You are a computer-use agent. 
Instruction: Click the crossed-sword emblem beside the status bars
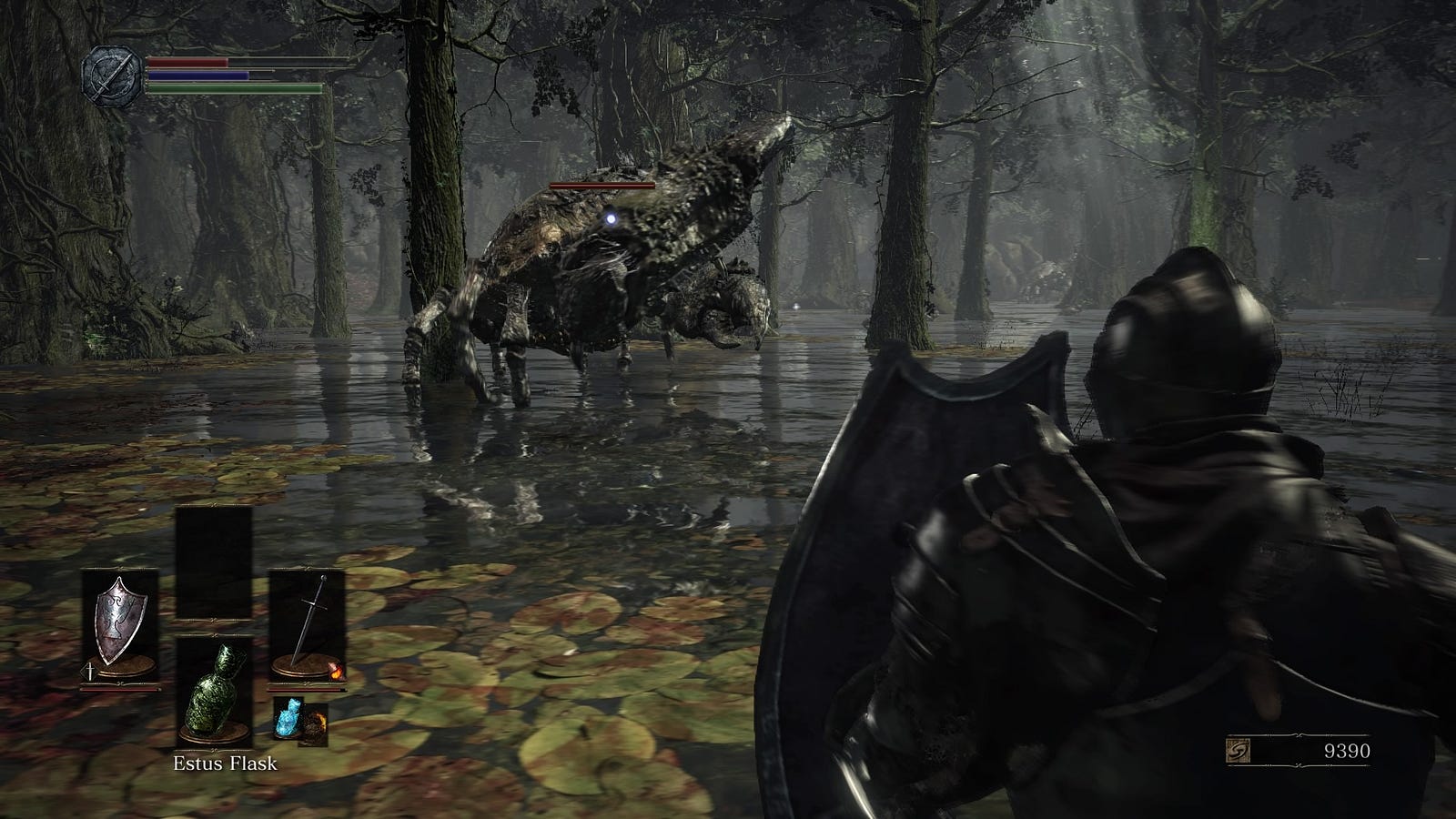pyautogui.click(x=111, y=75)
